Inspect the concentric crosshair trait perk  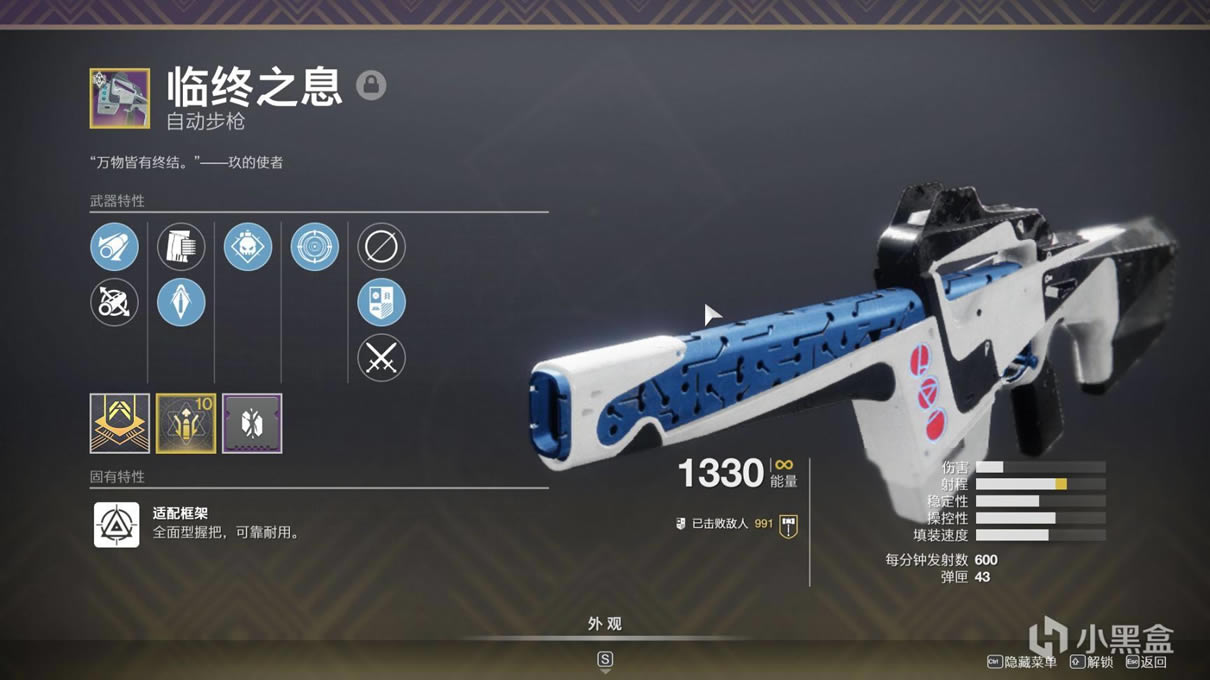315,246
